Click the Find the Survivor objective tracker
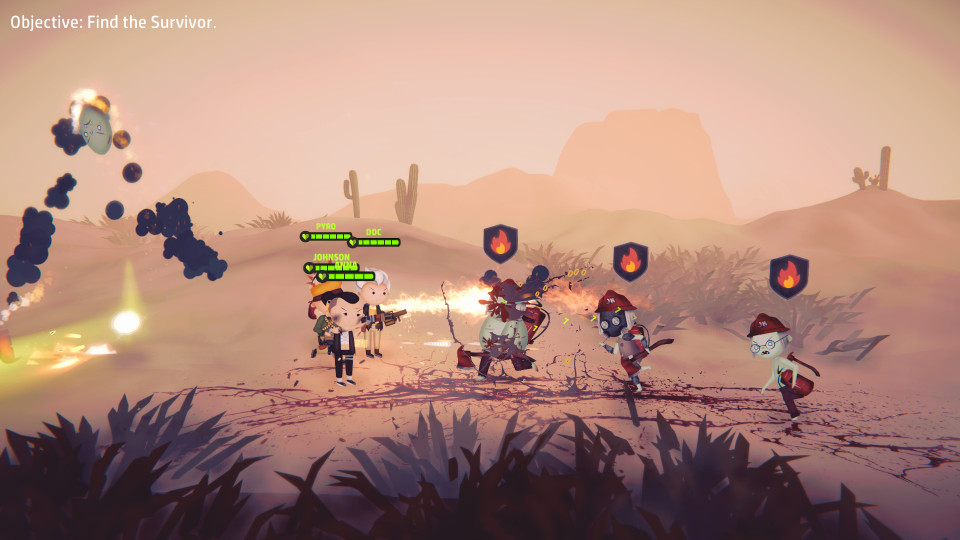 (113, 22)
